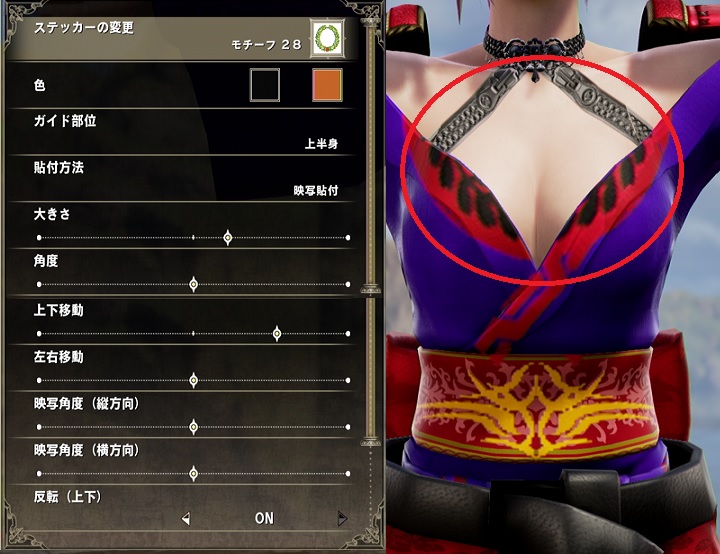This screenshot has width=720, height=554.
Task: Adjust the 左右移動 horizontal move slider
Action: (x=193, y=380)
